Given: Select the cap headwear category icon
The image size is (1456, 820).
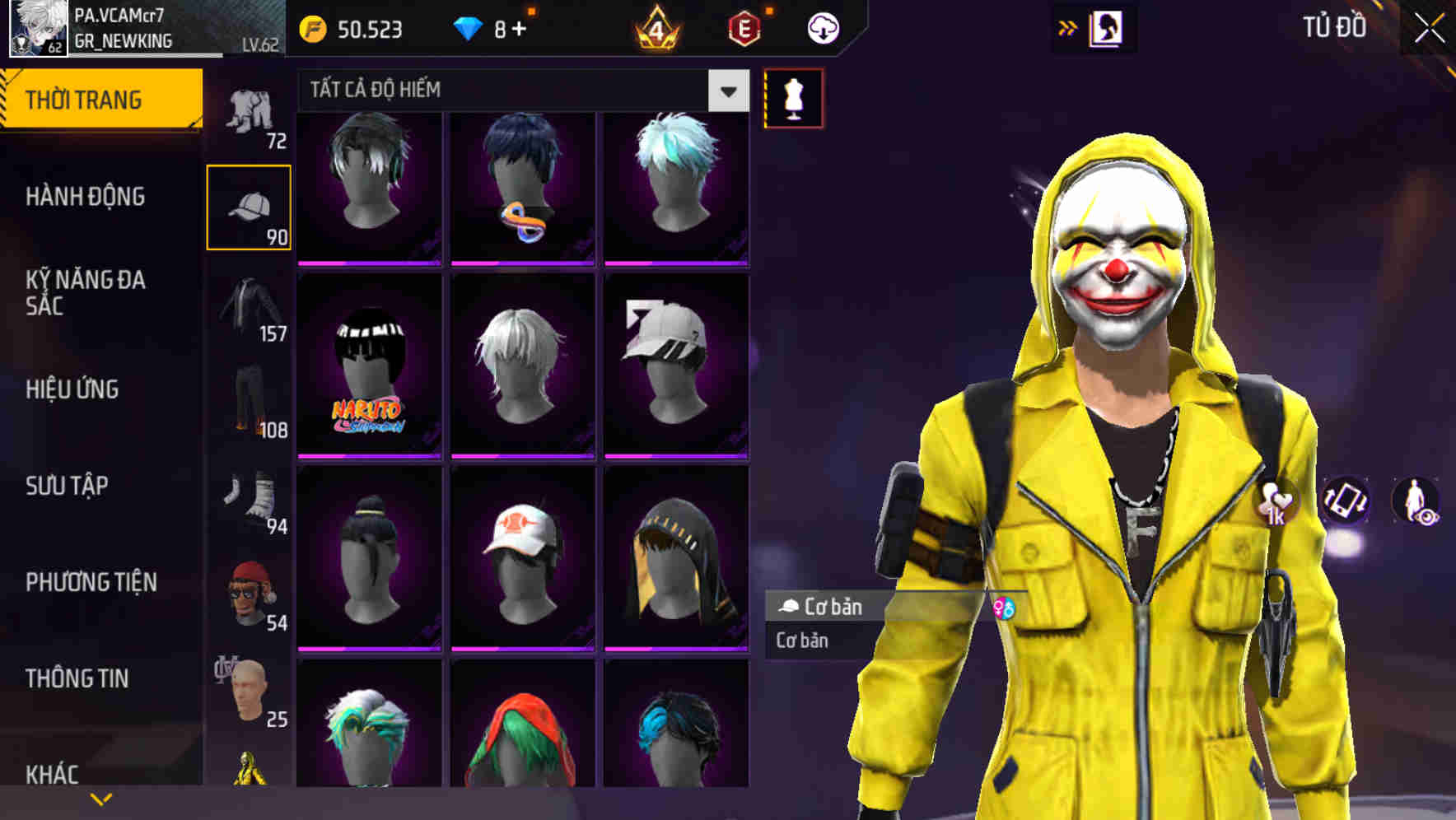Looking at the screenshot, I should 250,206.
